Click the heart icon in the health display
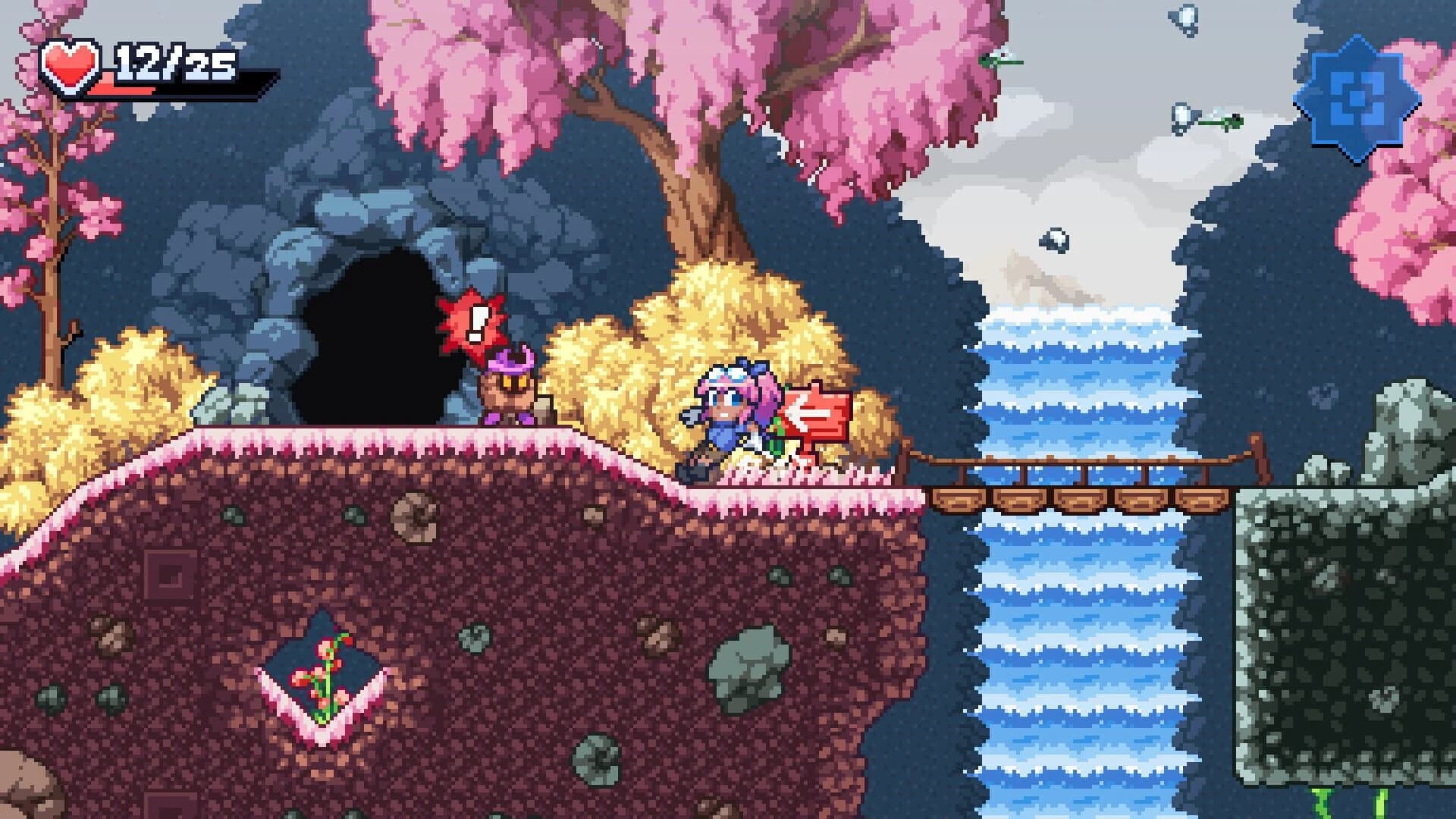The width and height of the screenshot is (1456, 819). coord(68,64)
